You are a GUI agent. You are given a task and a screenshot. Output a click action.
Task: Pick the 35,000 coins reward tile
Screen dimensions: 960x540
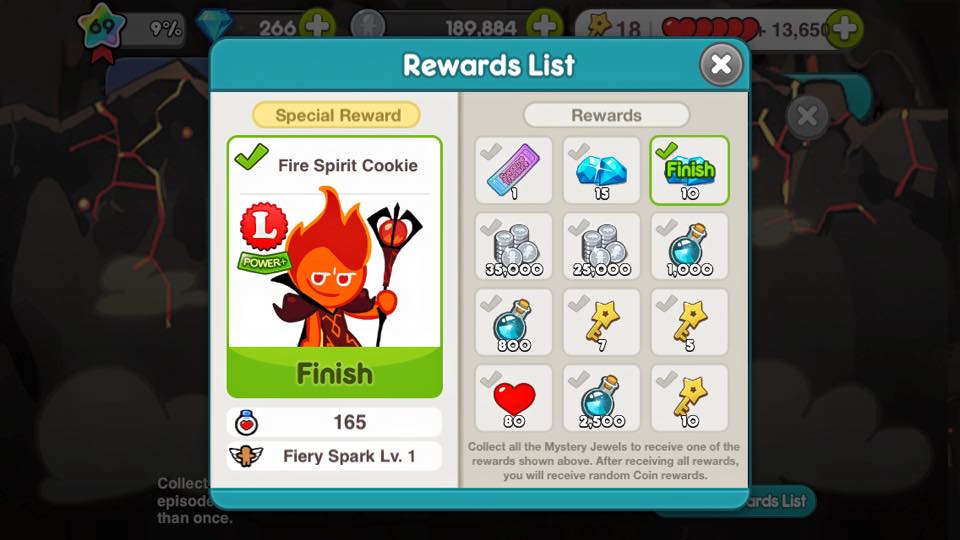(513, 246)
